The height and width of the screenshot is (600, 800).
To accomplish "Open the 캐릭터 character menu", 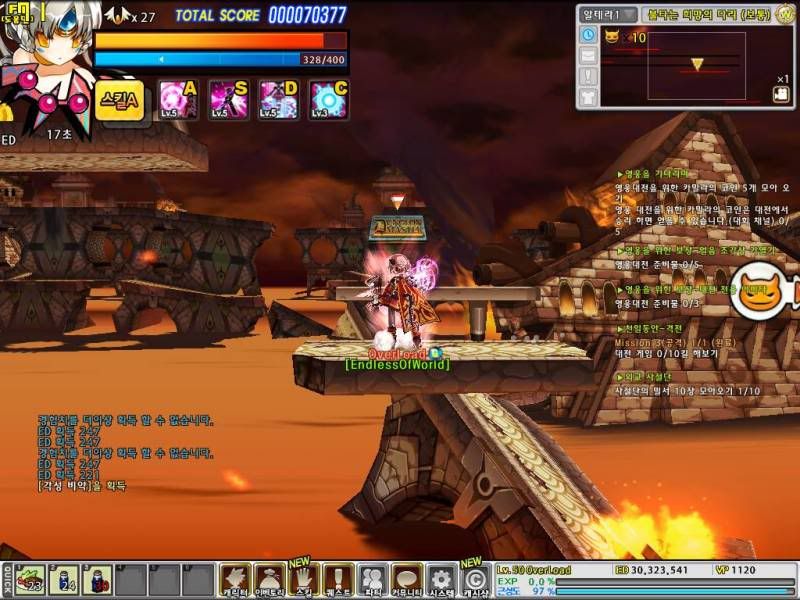I will click(235, 580).
